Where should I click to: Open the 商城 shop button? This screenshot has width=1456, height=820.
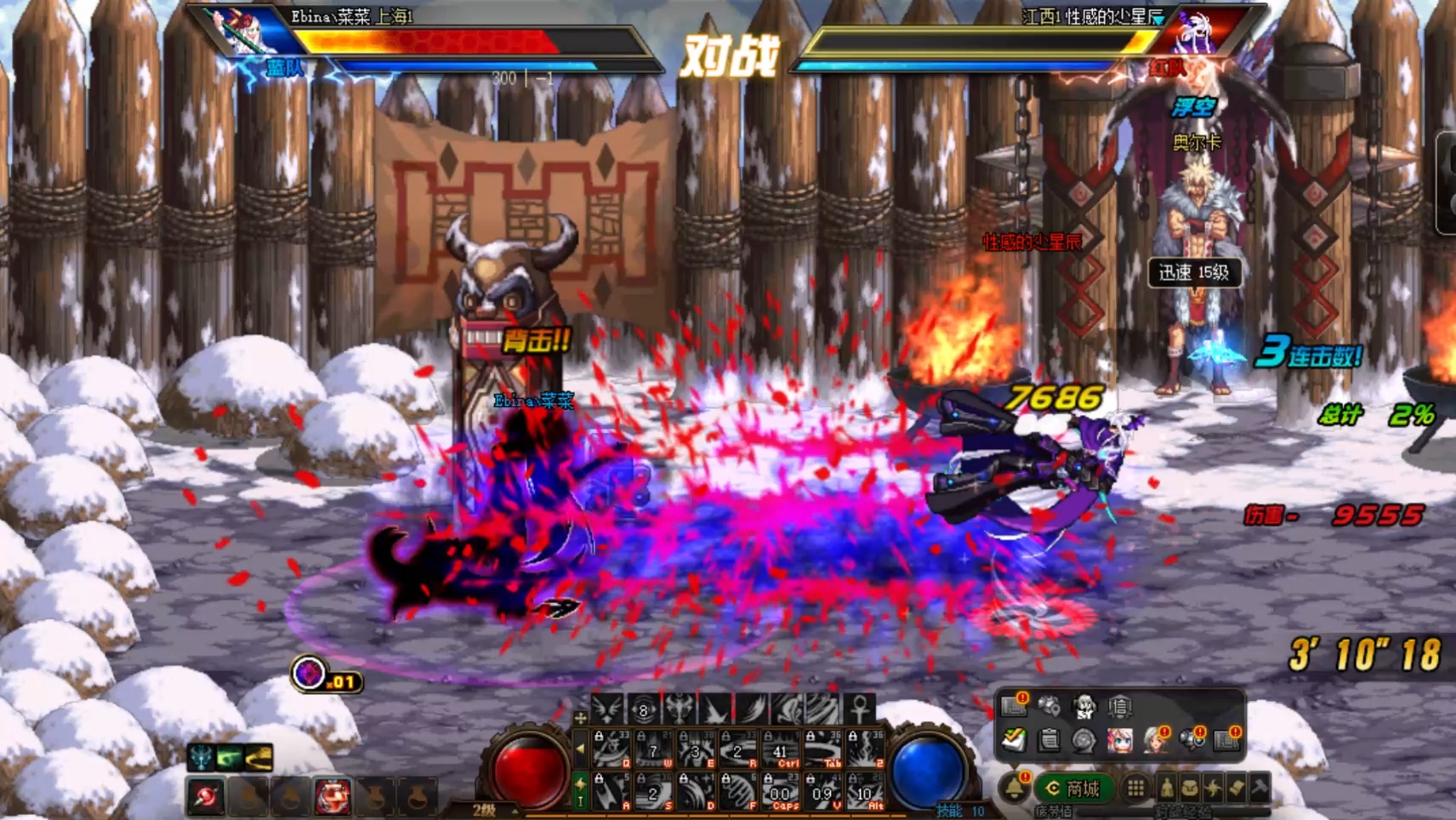pos(1073,789)
